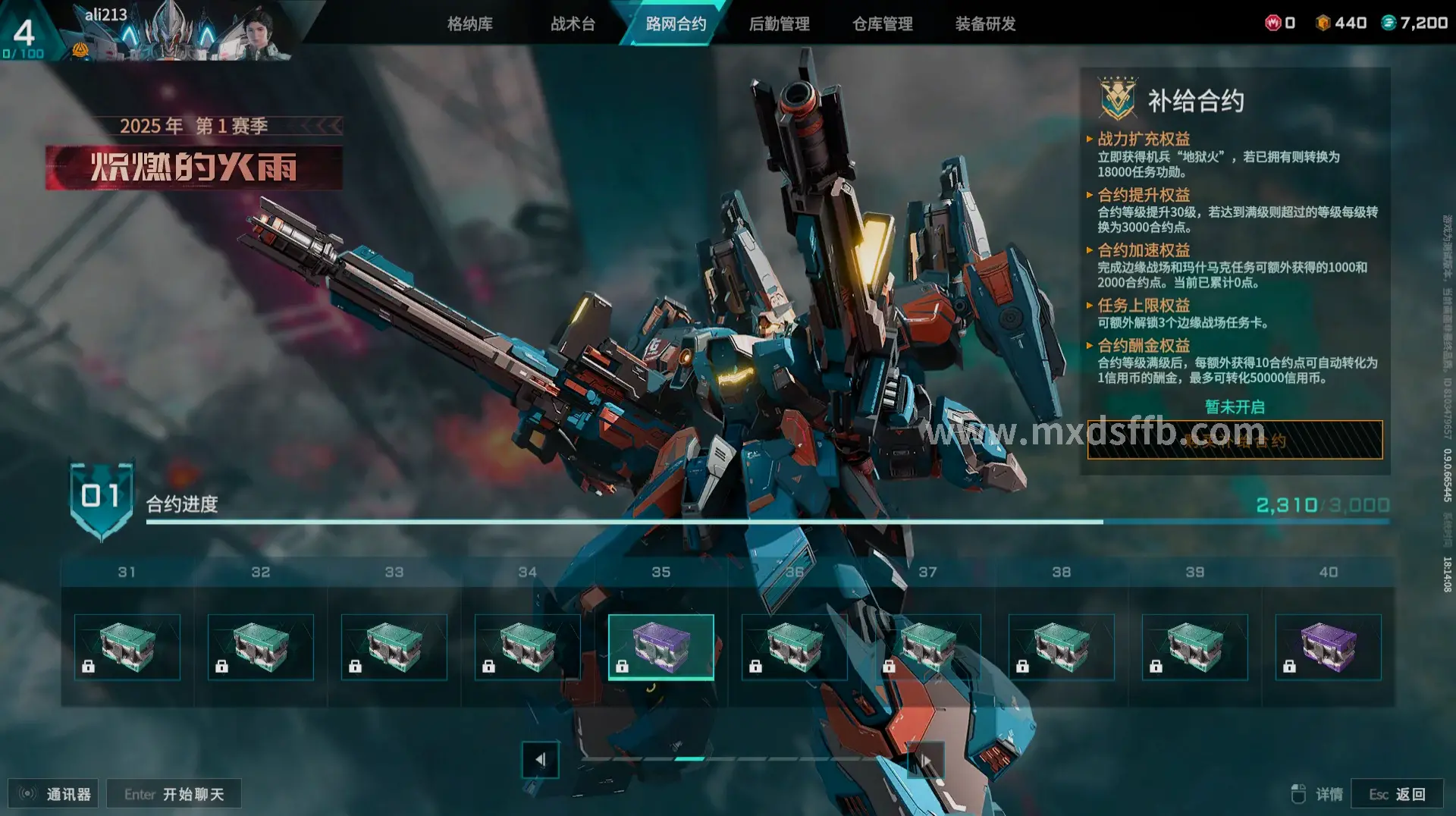Click the 返回 back button
This screenshot has width=1456, height=816.
click(1397, 794)
